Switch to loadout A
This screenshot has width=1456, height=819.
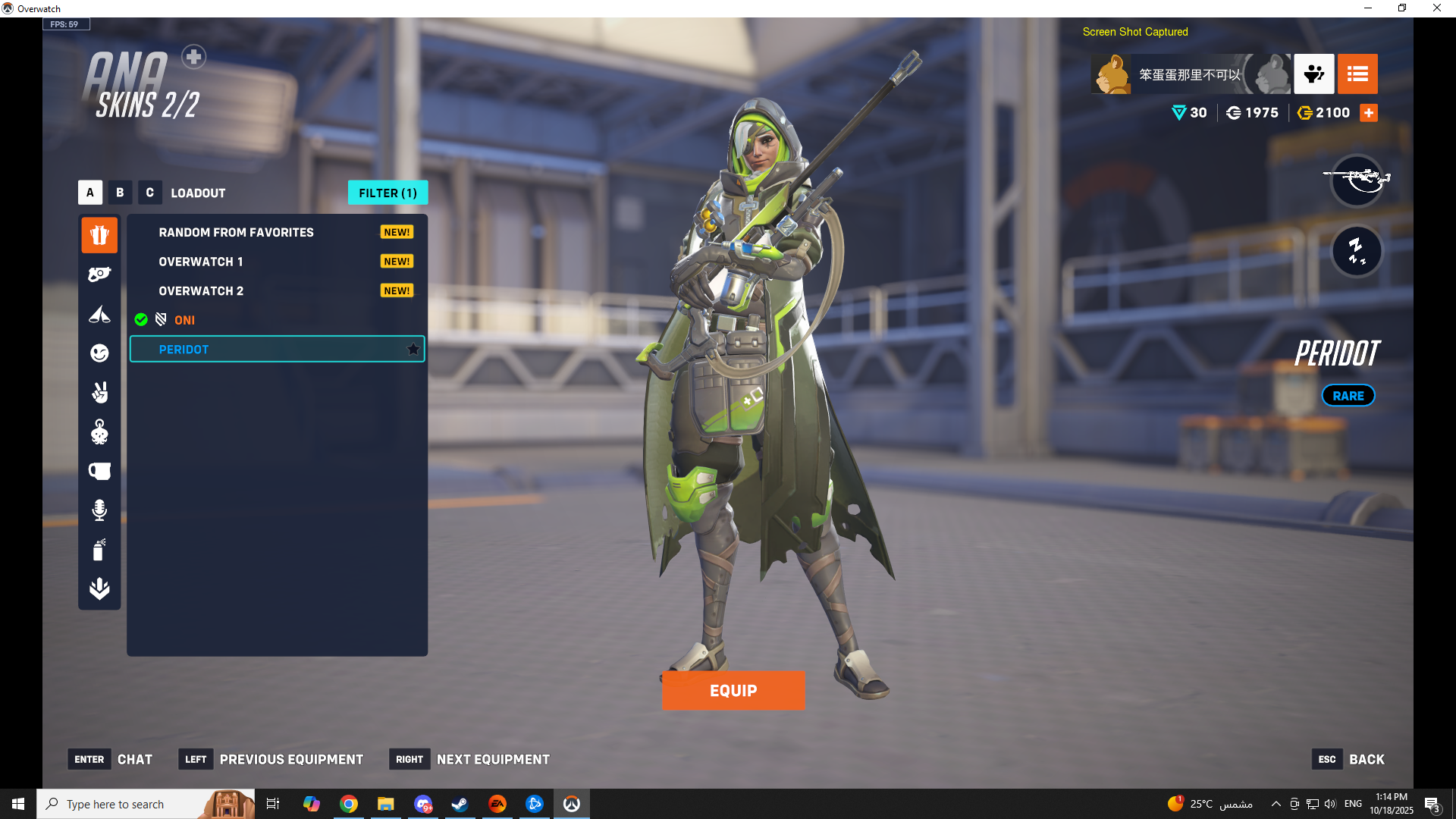click(x=90, y=193)
